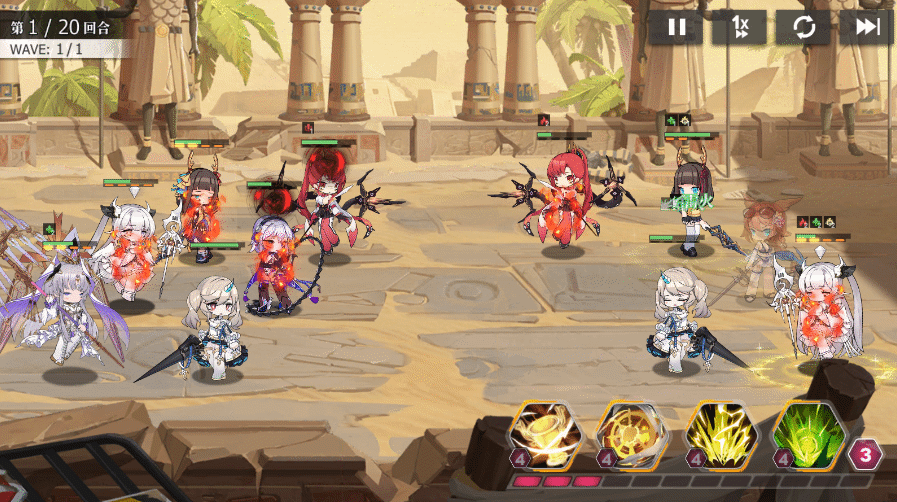897x502 pixels.
Task: Toggle auto-battle with the circular arrows button
Action: pyautogui.click(x=803, y=27)
